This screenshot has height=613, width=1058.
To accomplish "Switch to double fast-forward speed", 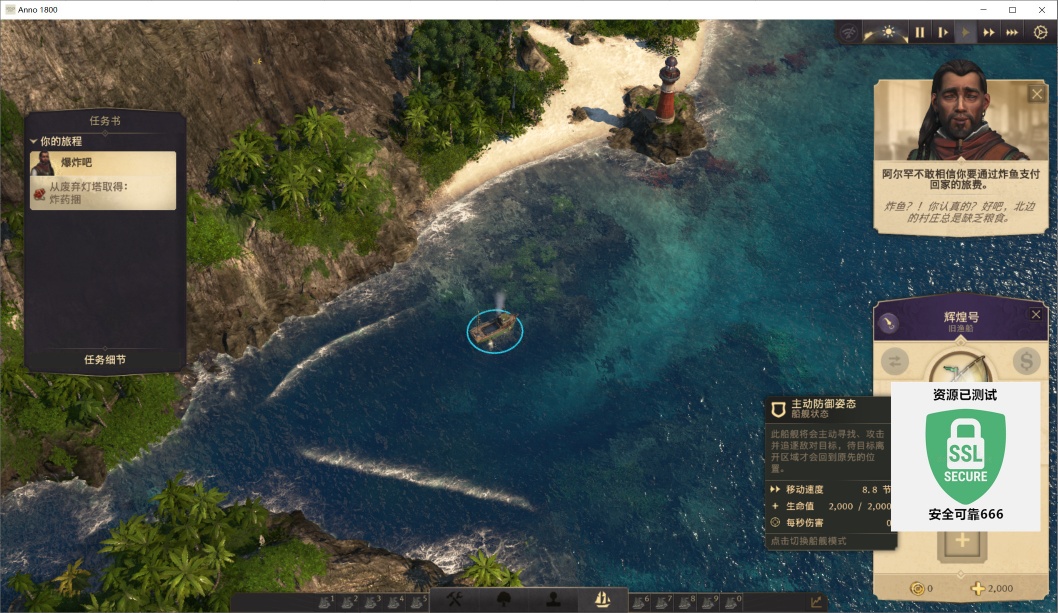I will coord(989,32).
